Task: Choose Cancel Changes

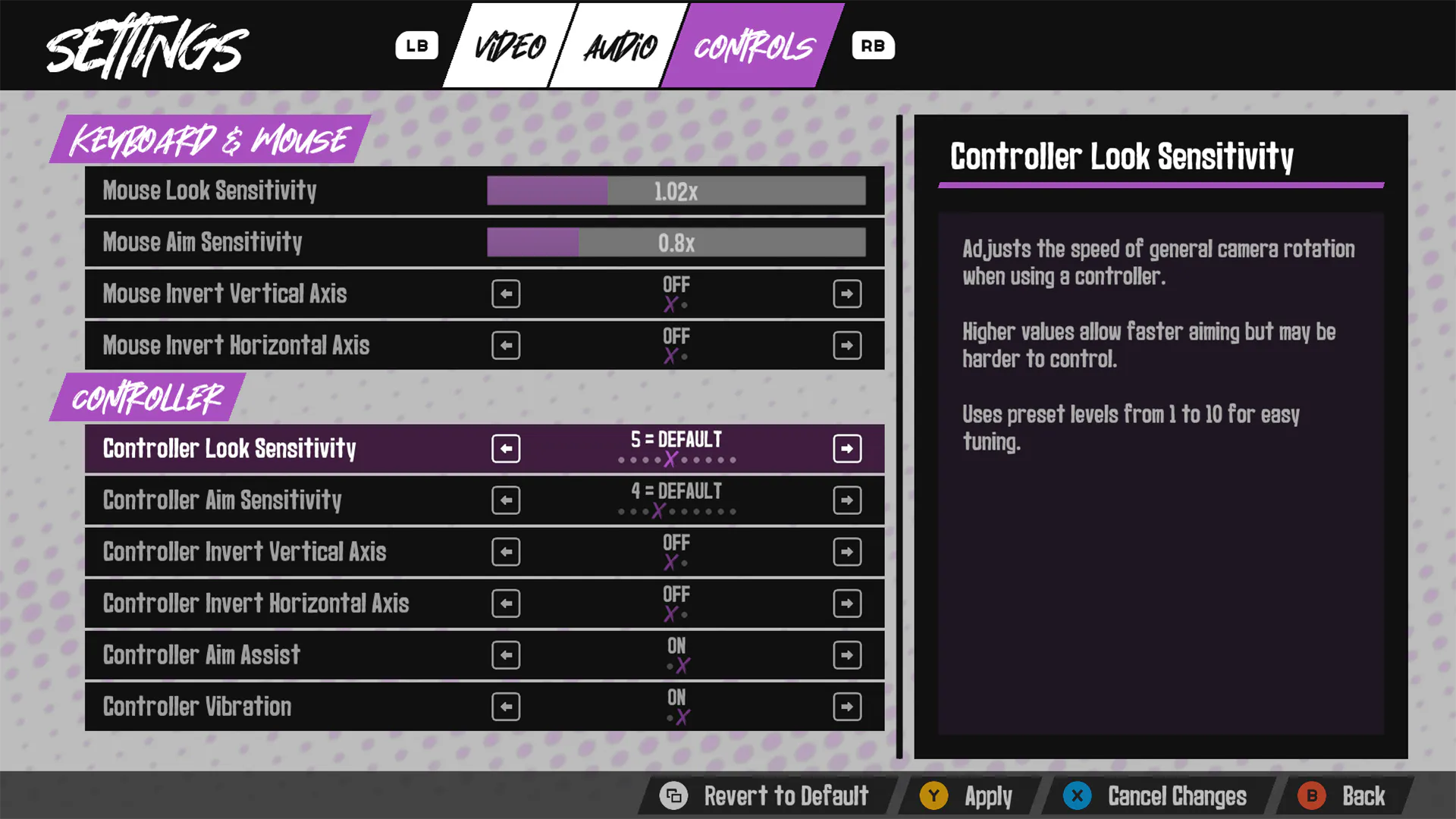Action: (x=1156, y=796)
